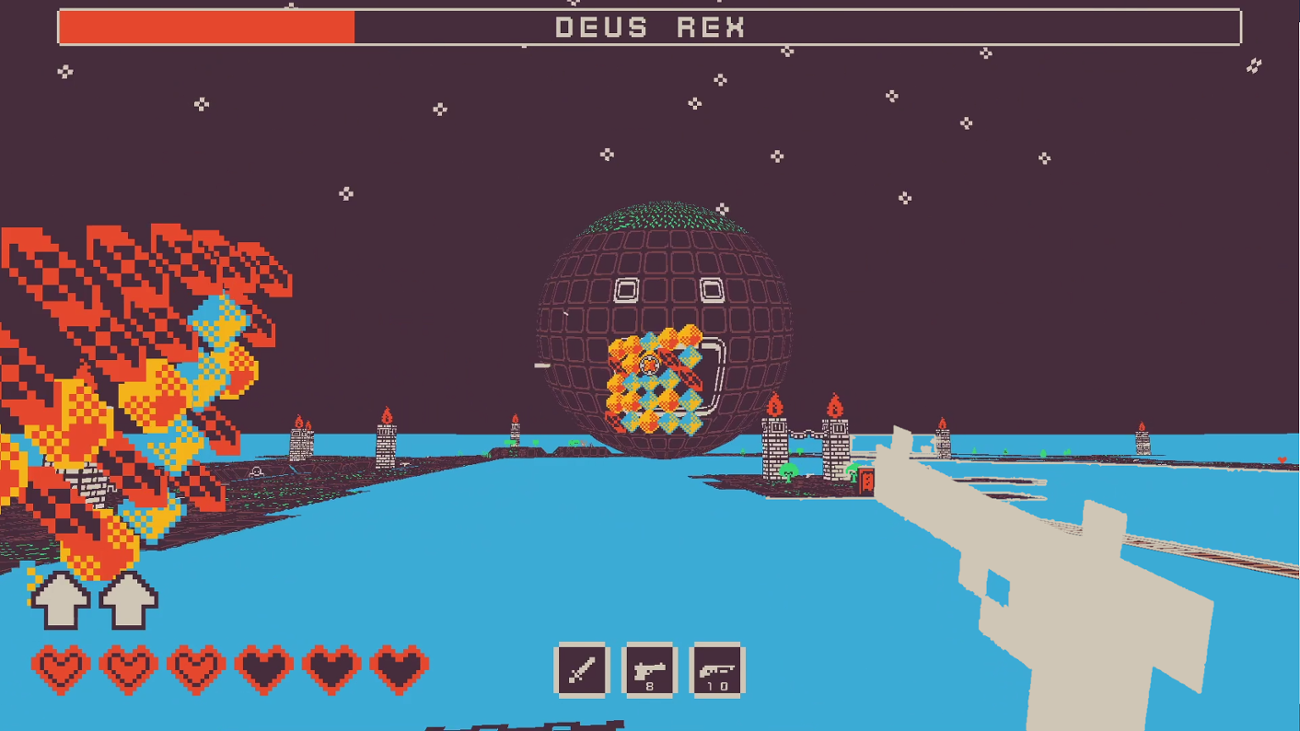Click the leftmost filled heart icon
Image resolution: width=1300 pixels, height=731 pixels.
pyautogui.click(x=63, y=665)
